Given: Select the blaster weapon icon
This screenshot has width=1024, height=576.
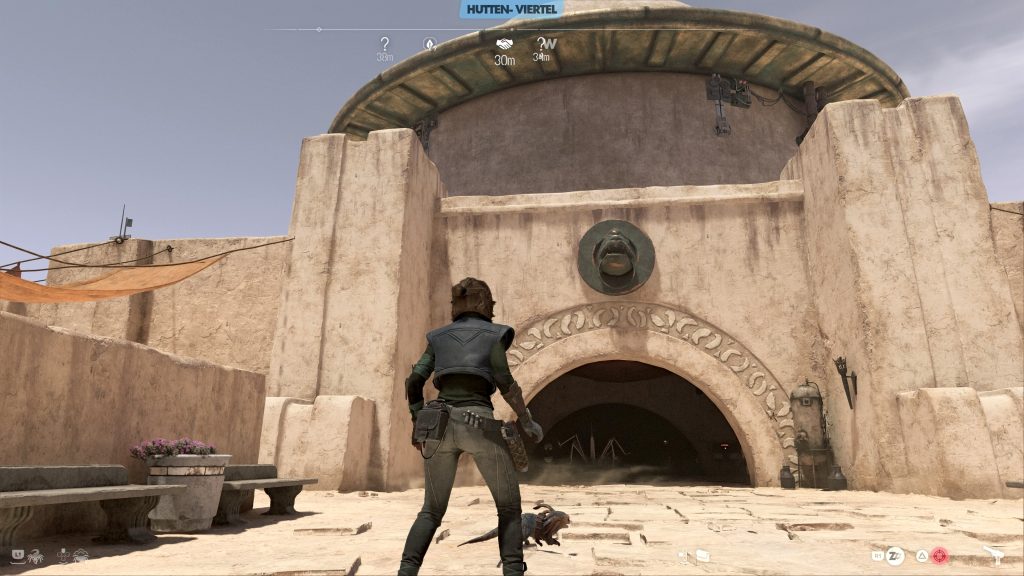Looking at the screenshot, I should coord(996,554).
